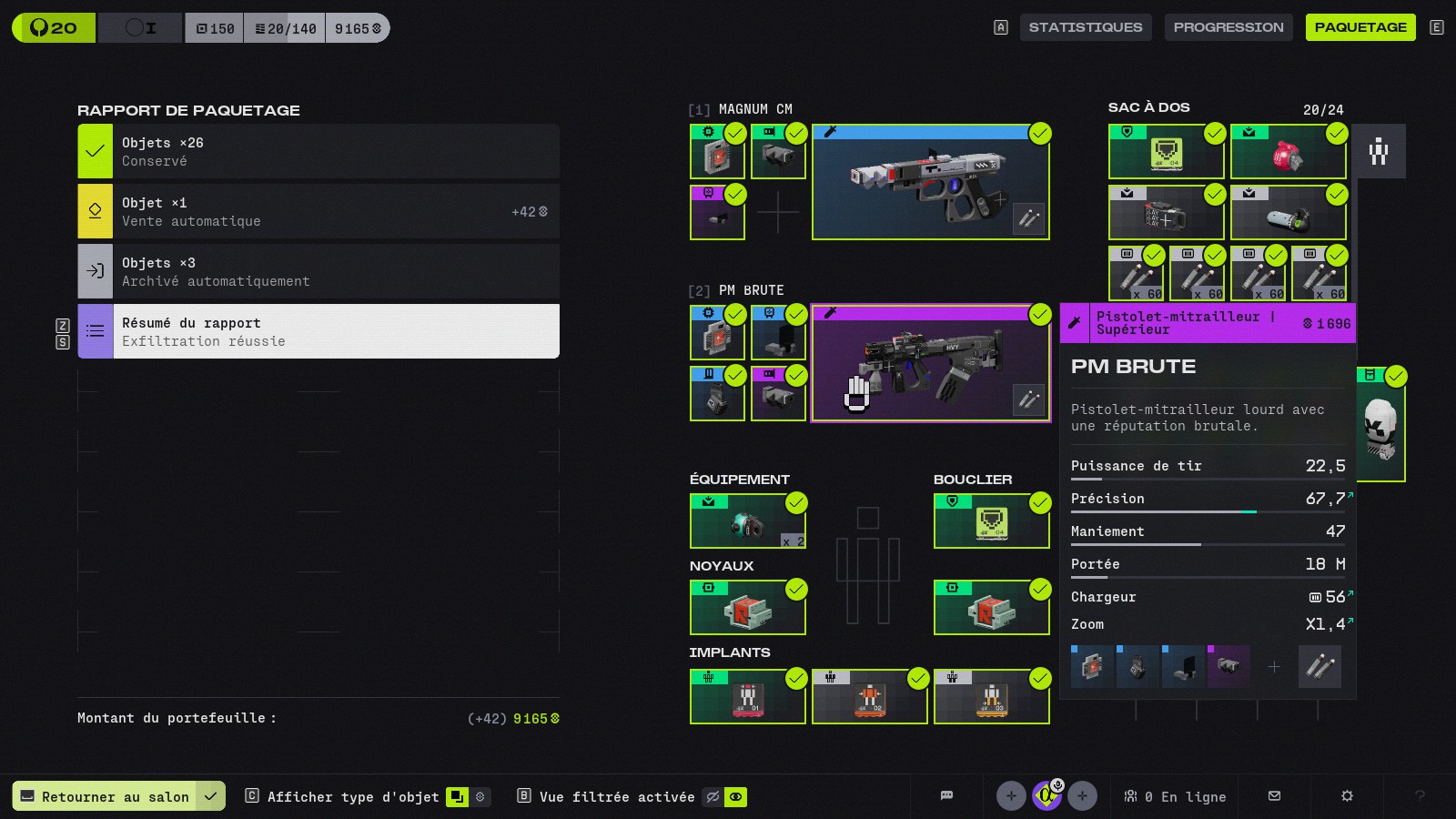Open the chat bubble icon
Image resolution: width=1456 pixels, height=819 pixels.
946,796
